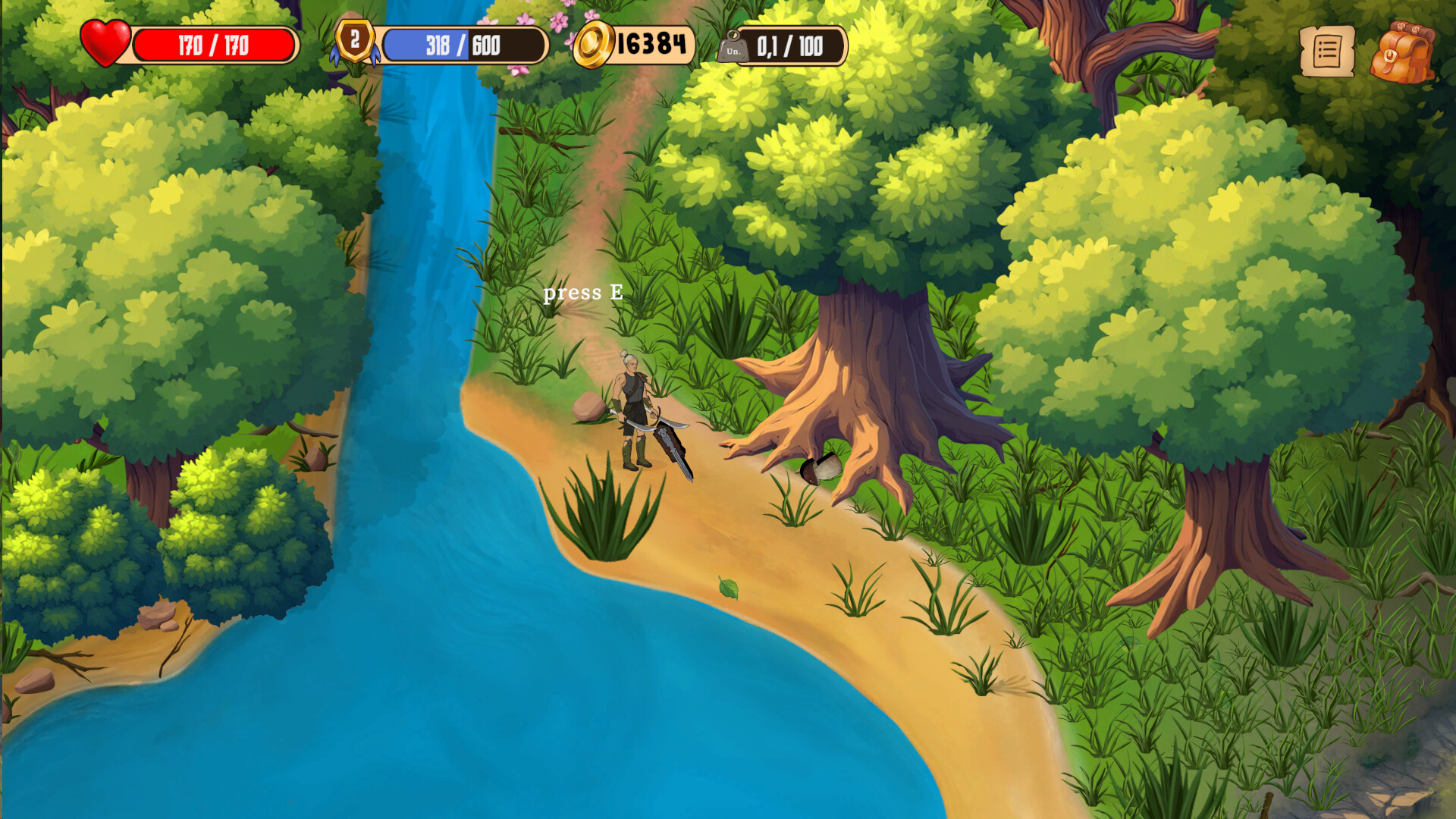Click the 170 / 170 health bar

coord(212,45)
